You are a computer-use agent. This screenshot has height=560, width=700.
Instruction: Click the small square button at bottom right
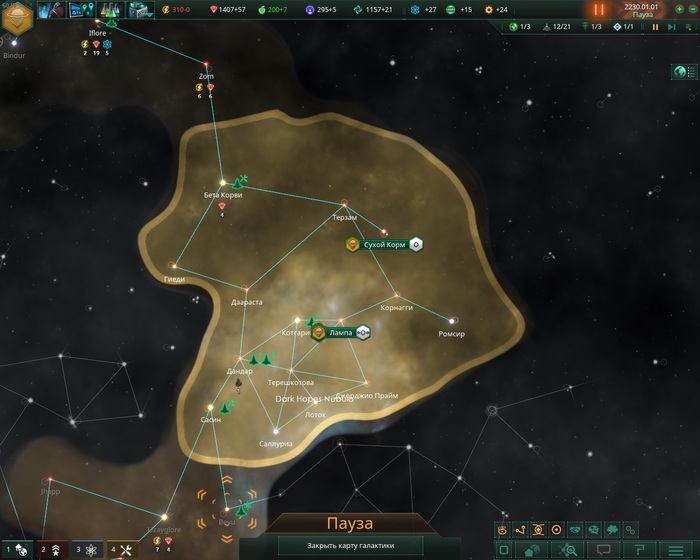pyautogui.click(x=503, y=550)
